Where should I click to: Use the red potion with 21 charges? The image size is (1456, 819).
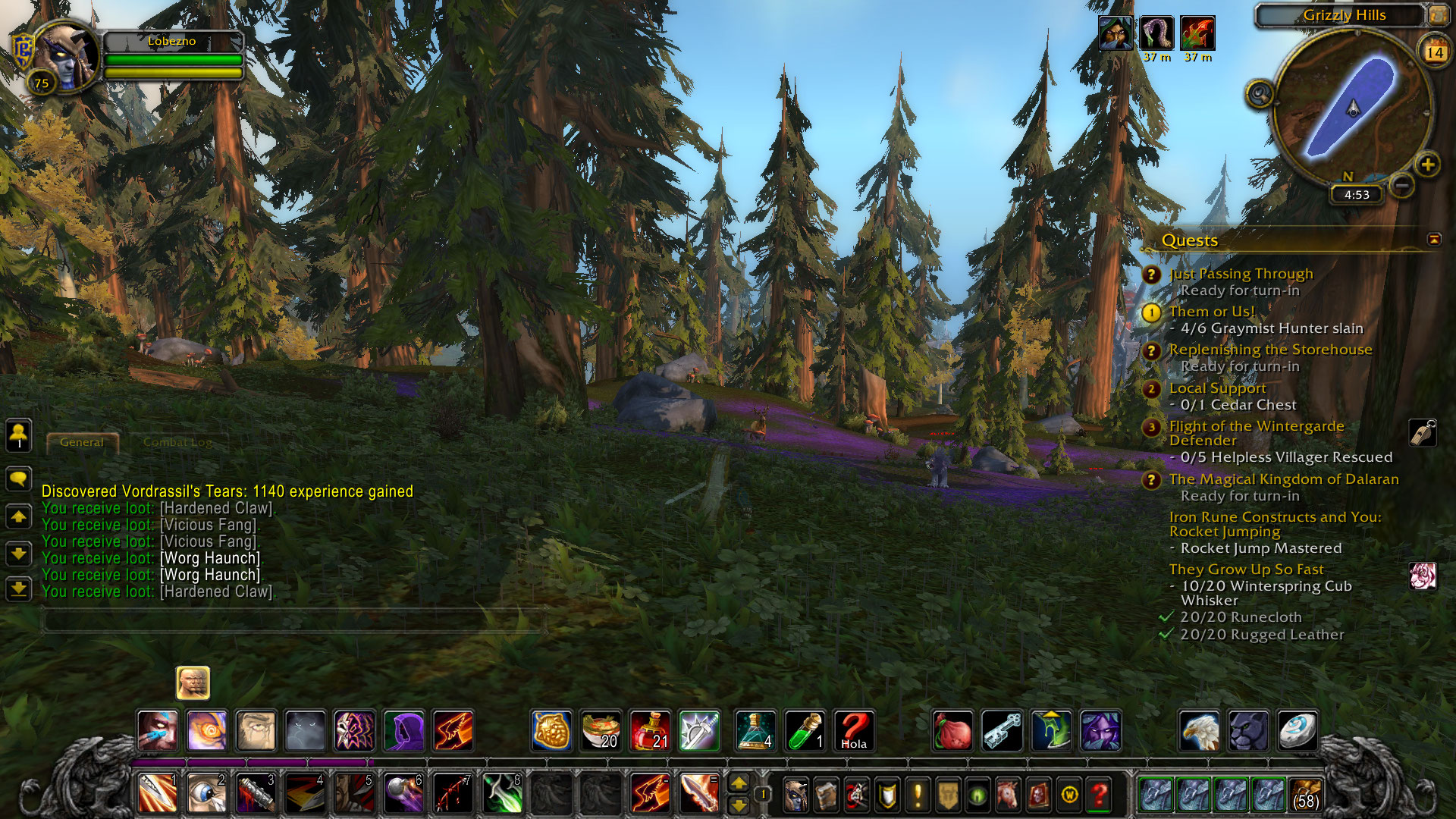[x=650, y=731]
